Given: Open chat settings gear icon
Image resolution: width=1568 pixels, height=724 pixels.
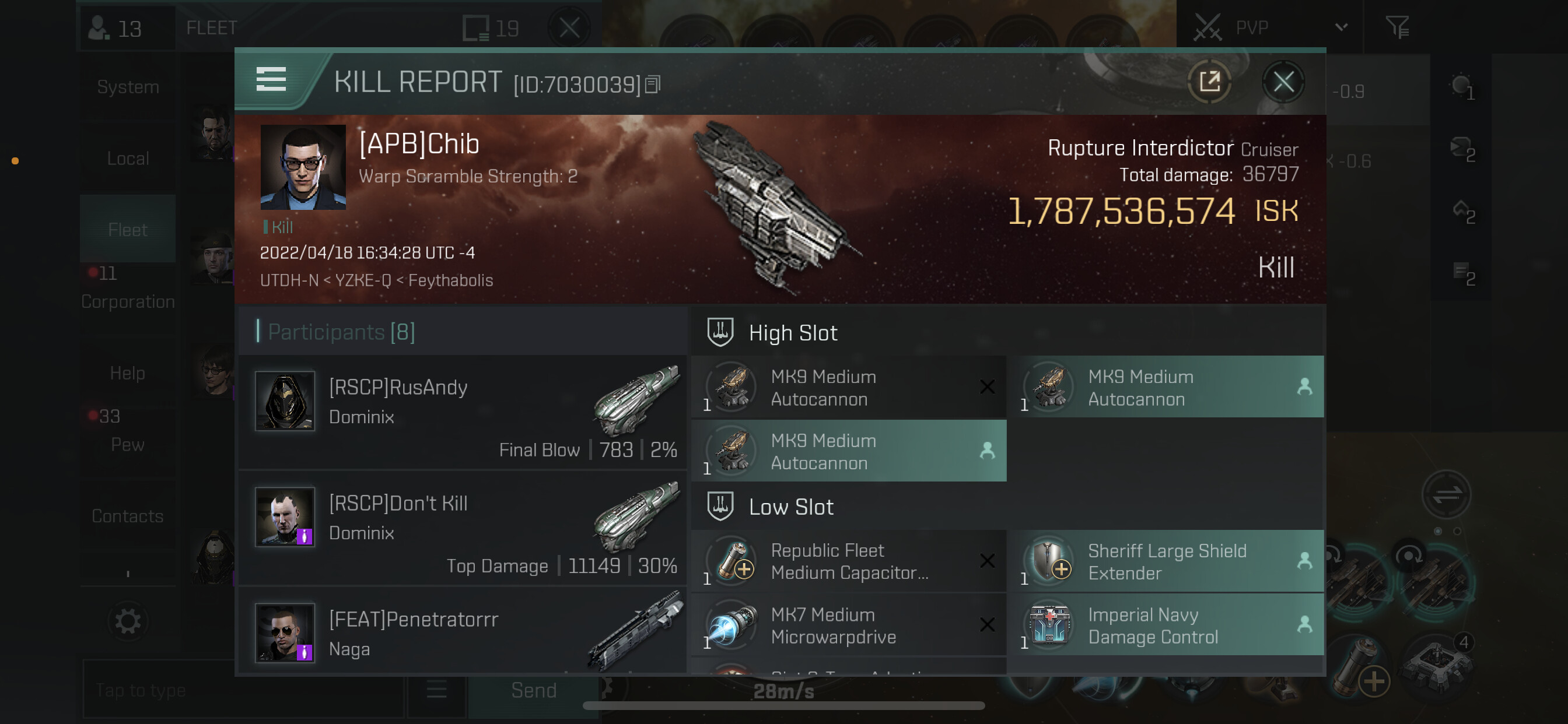Looking at the screenshot, I should coord(128,622).
